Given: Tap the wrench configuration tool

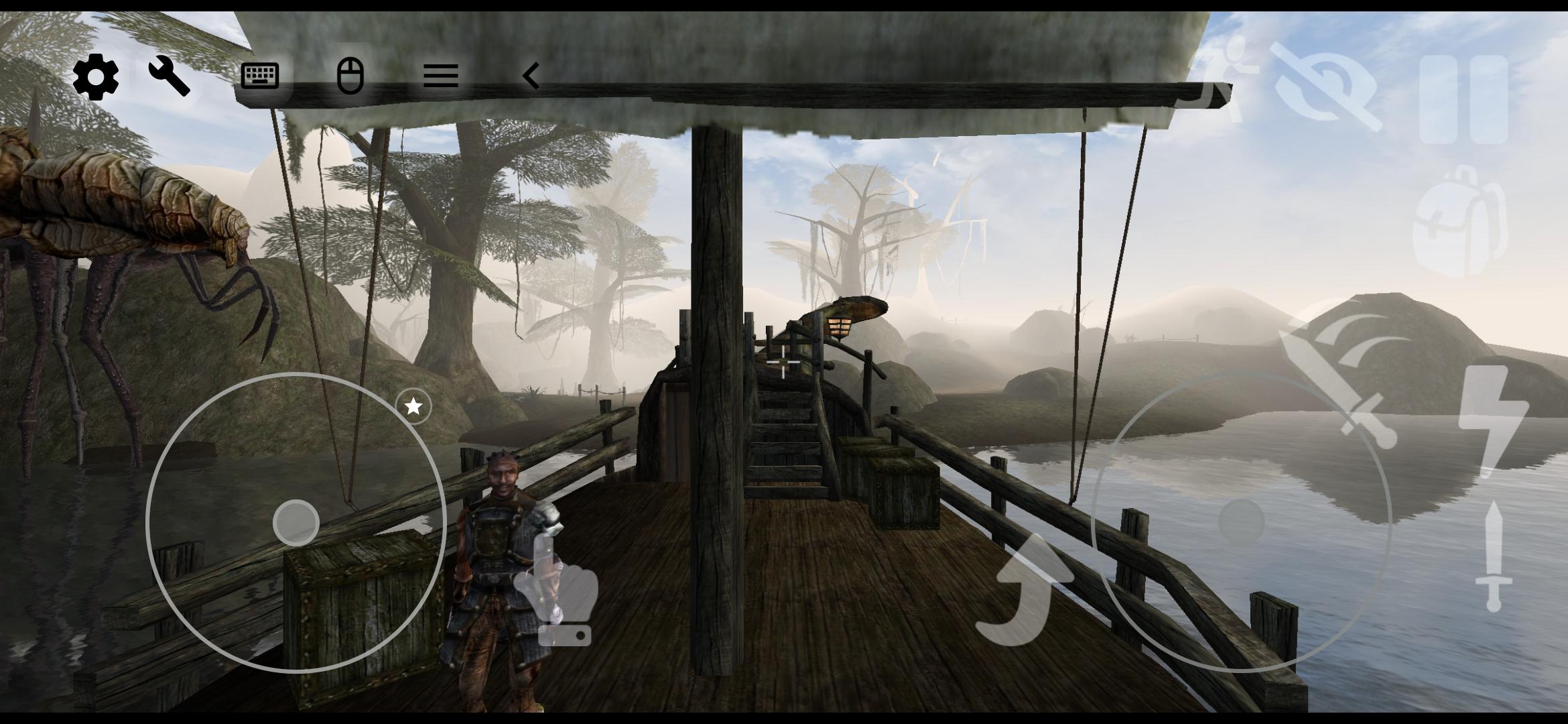Looking at the screenshot, I should click(169, 76).
